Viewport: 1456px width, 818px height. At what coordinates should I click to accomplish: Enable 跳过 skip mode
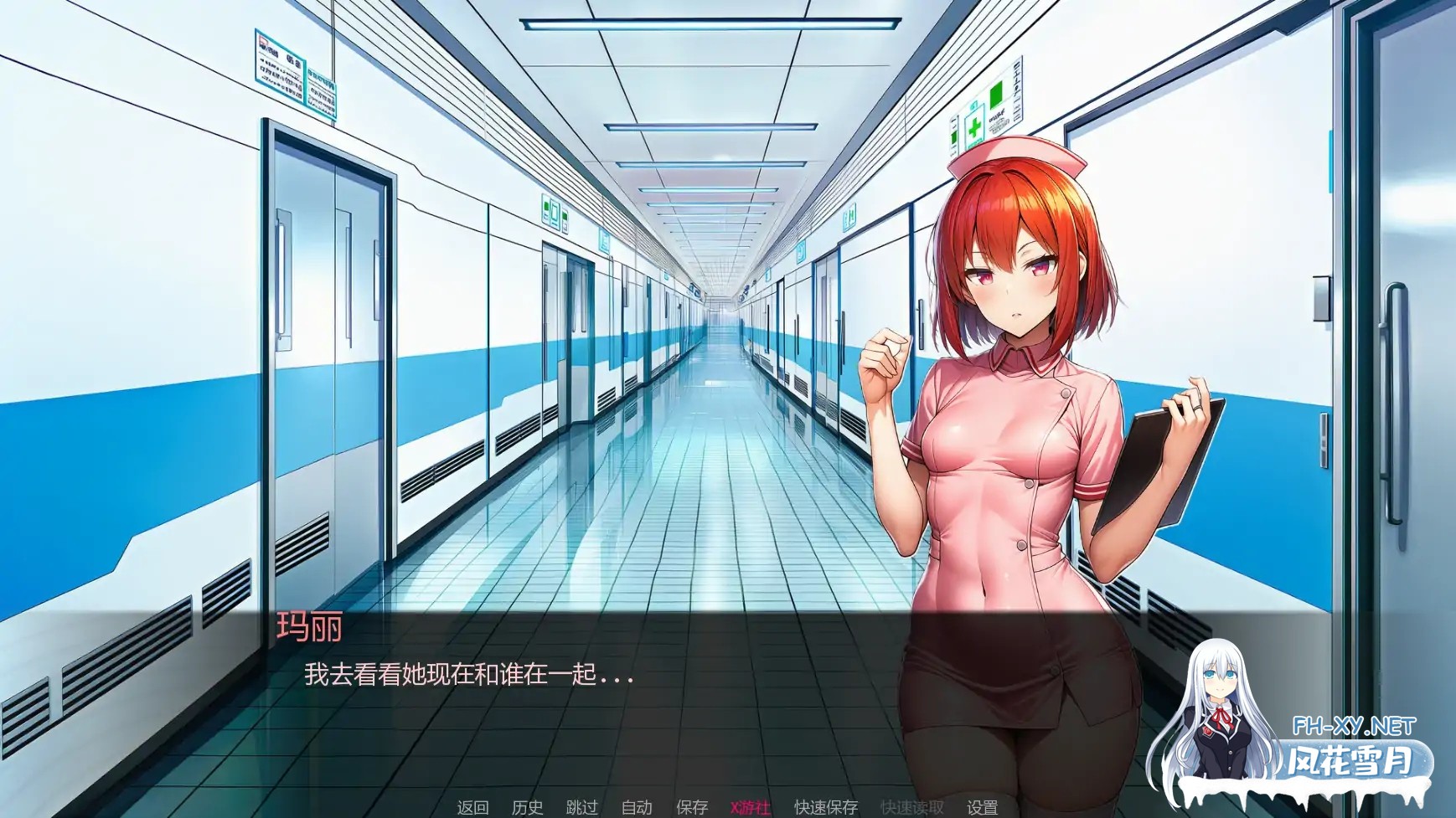point(581,808)
